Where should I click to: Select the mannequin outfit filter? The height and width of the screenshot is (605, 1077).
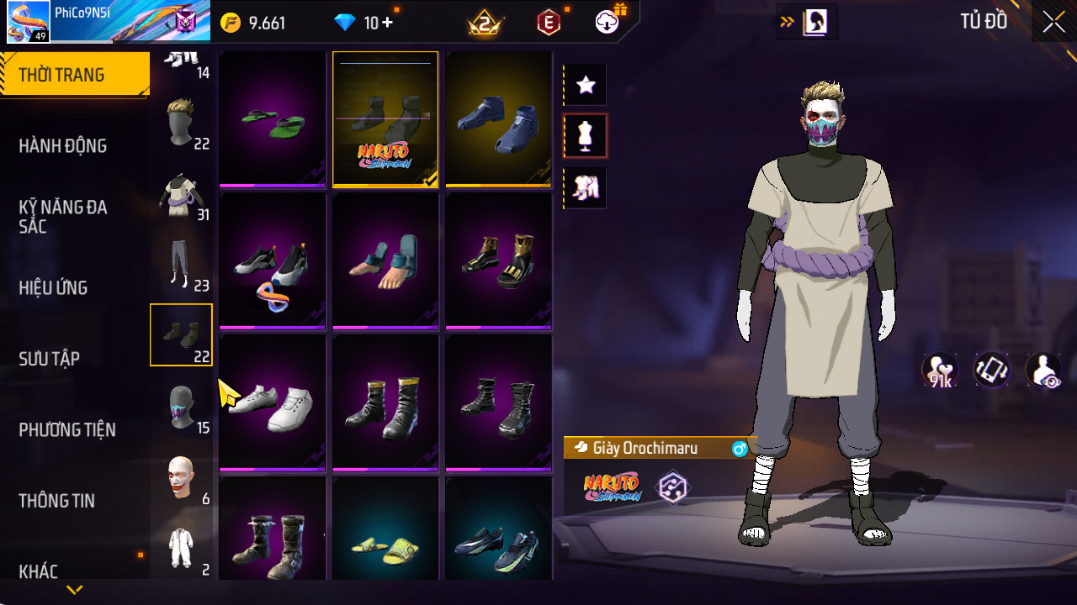point(586,136)
